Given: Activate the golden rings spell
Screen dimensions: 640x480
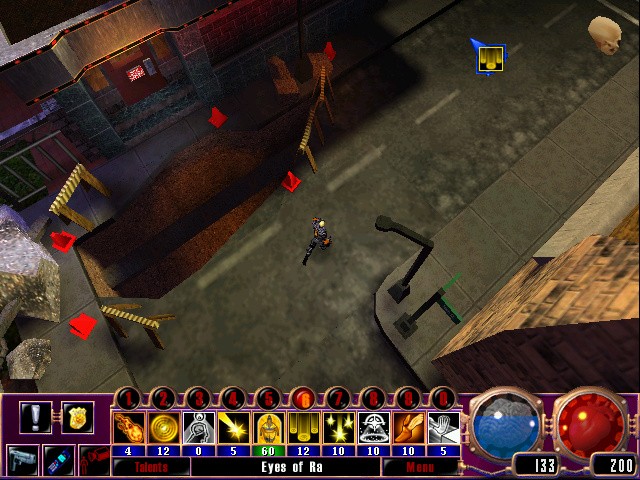Looking at the screenshot, I should pos(163,426).
